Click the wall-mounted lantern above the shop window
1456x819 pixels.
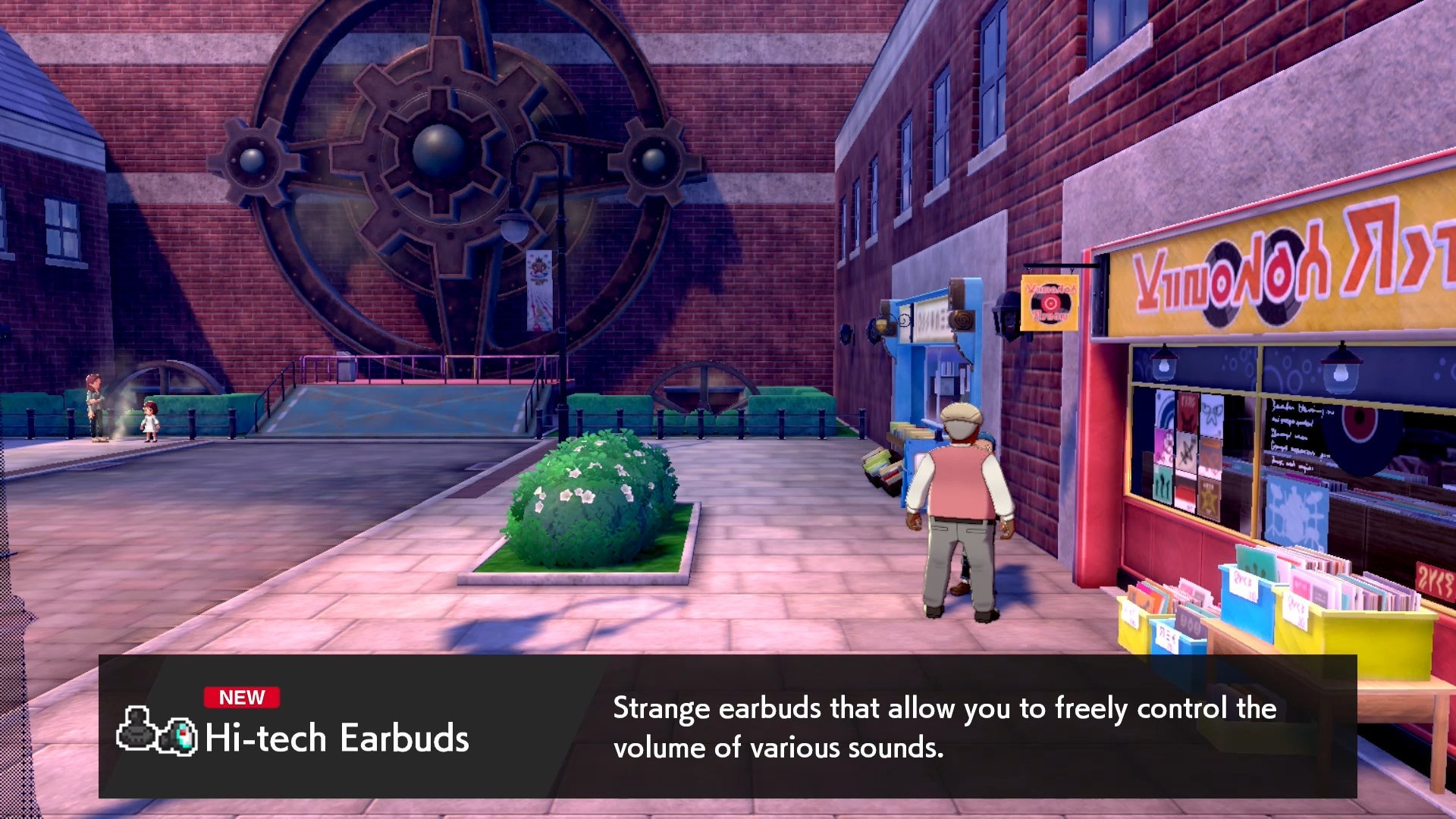(1163, 364)
